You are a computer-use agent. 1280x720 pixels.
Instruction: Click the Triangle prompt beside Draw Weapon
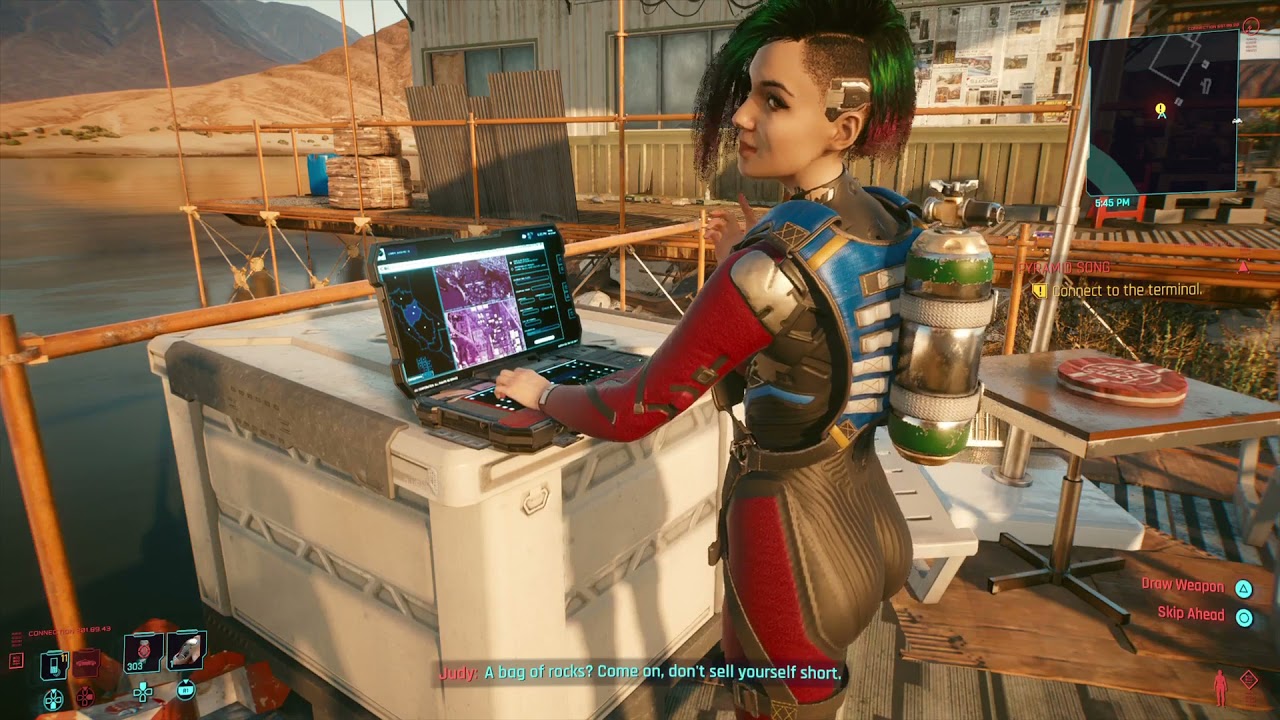pyautogui.click(x=1244, y=587)
